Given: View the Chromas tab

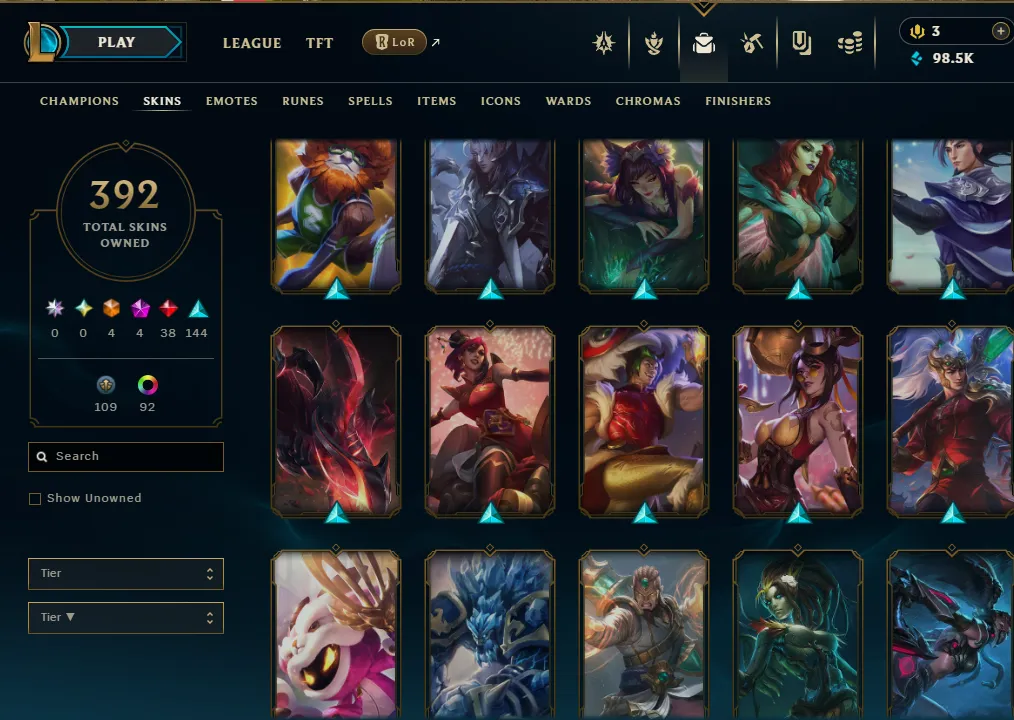Looking at the screenshot, I should click(x=648, y=101).
